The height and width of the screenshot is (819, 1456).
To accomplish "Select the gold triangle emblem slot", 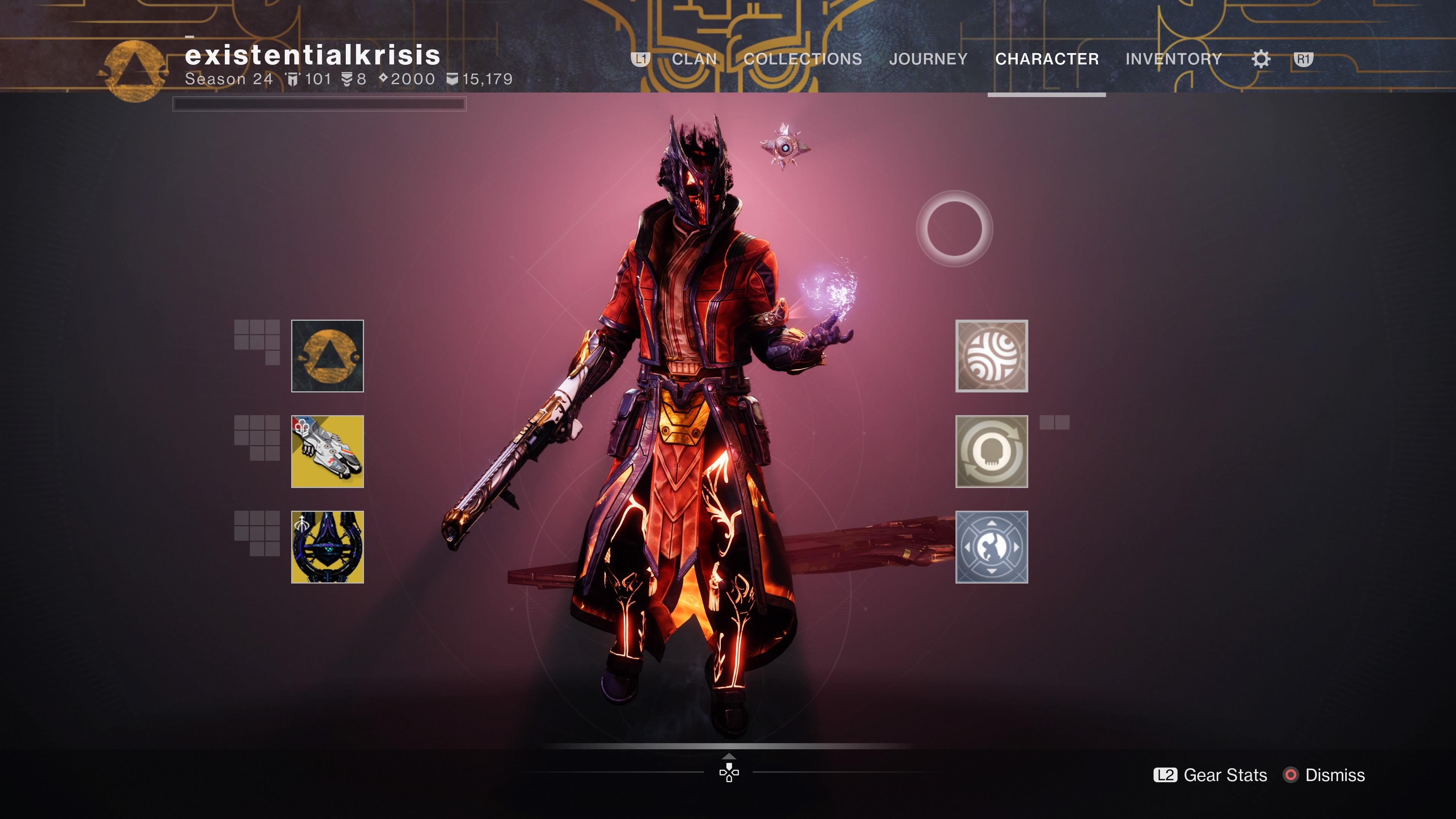I will [327, 356].
